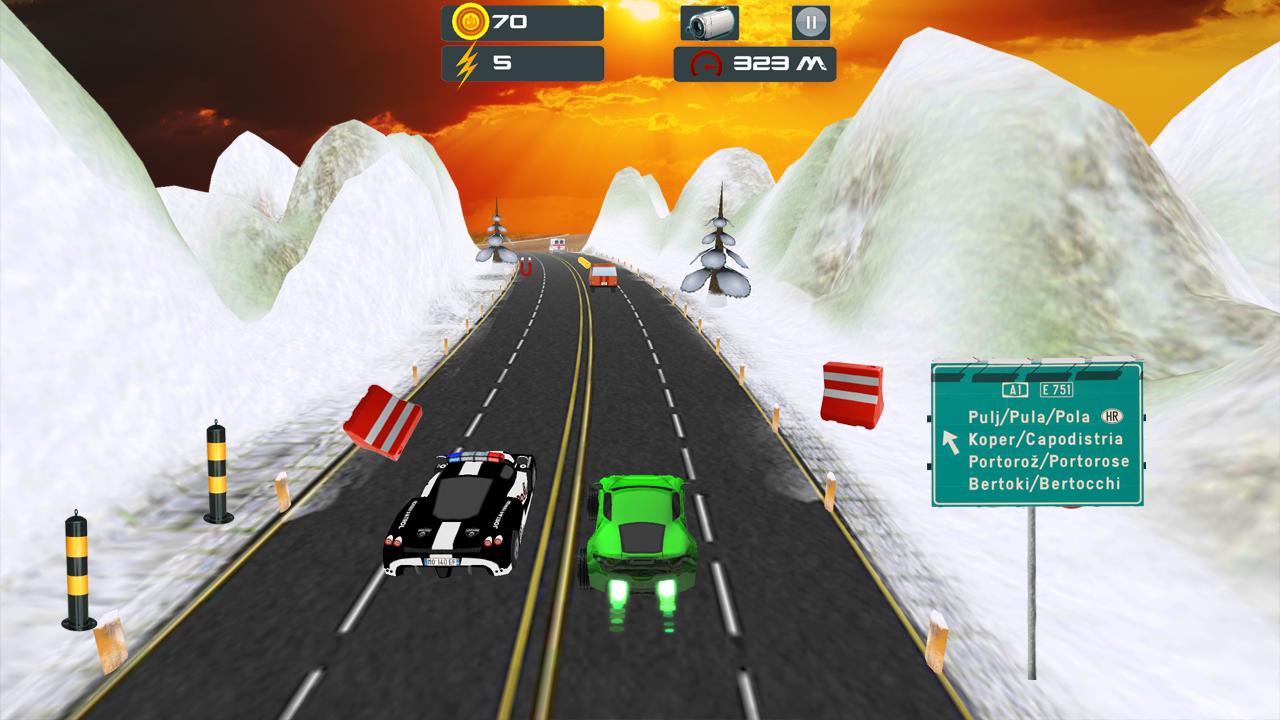The image size is (1280, 720).
Task: Pause the game with the pause button
Action: [x=813, y=23]
